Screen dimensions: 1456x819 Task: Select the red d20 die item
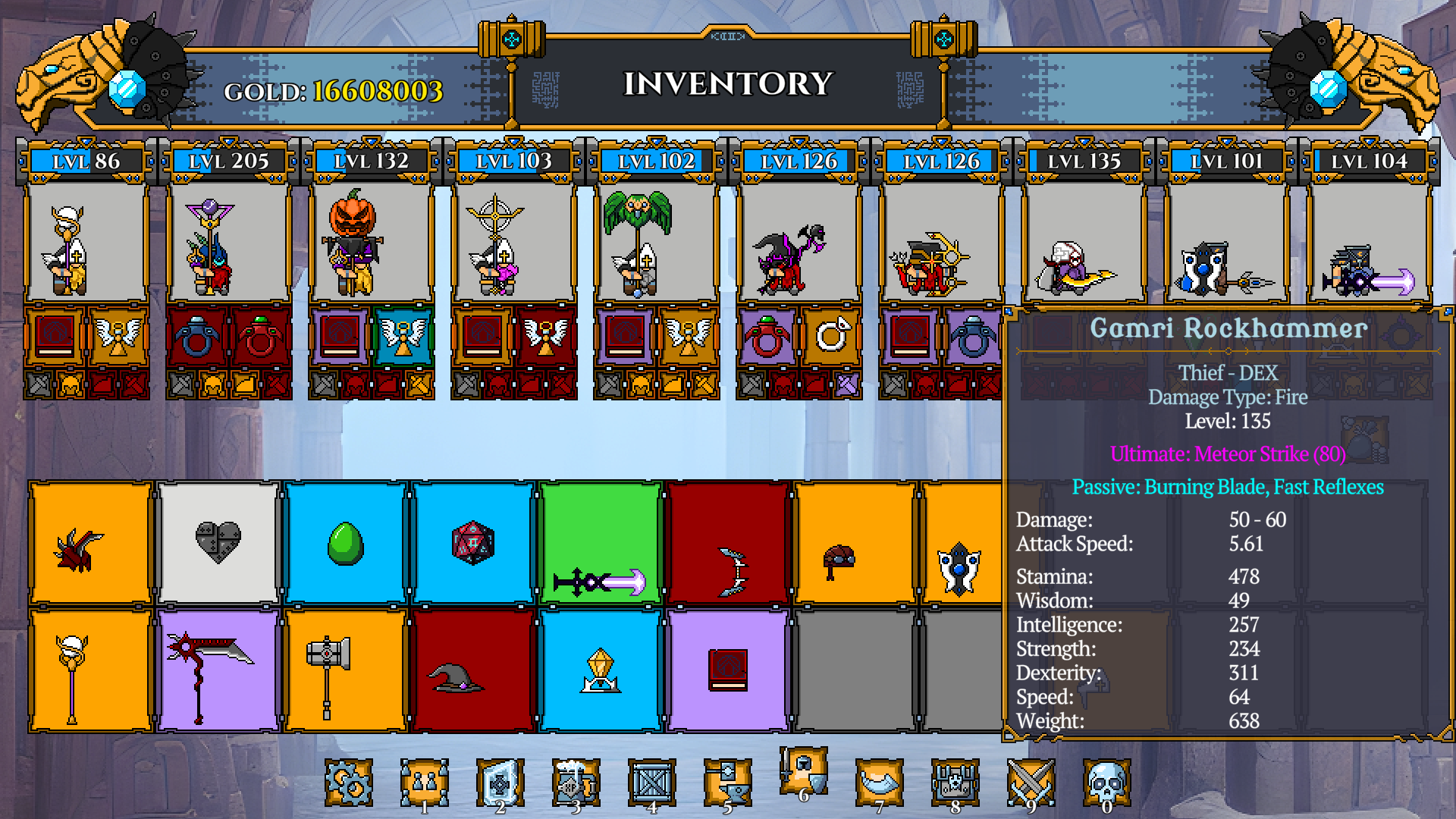[x=473, y=540]
